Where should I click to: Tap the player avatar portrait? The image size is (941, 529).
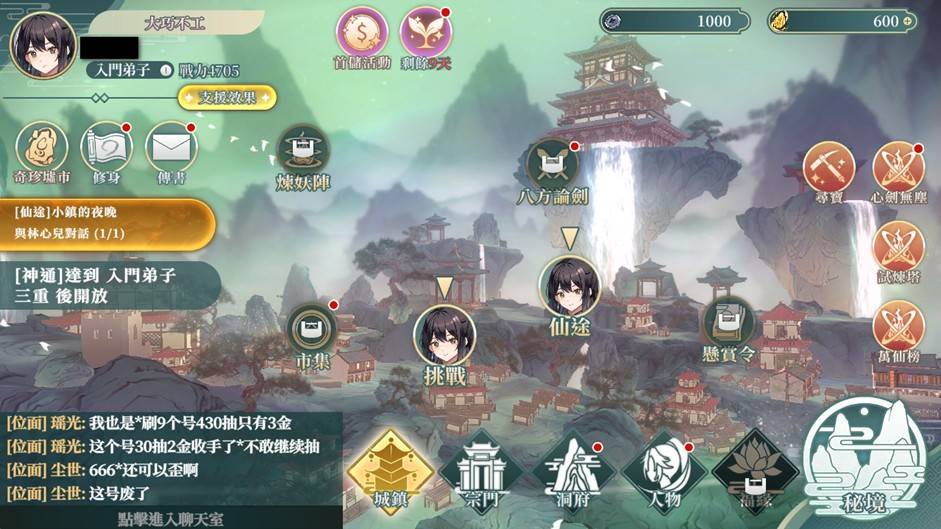coord(43,45)
